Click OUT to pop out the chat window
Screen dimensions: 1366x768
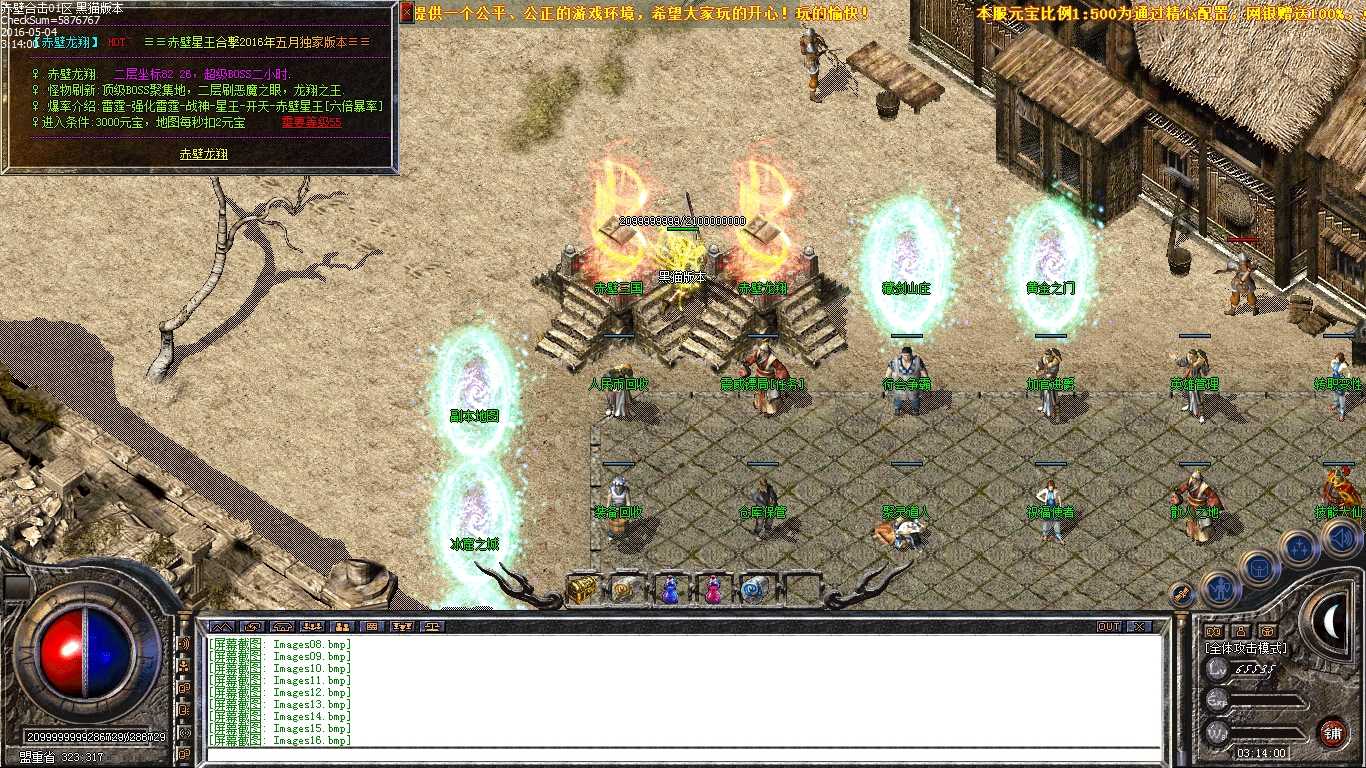point(1109,626)
